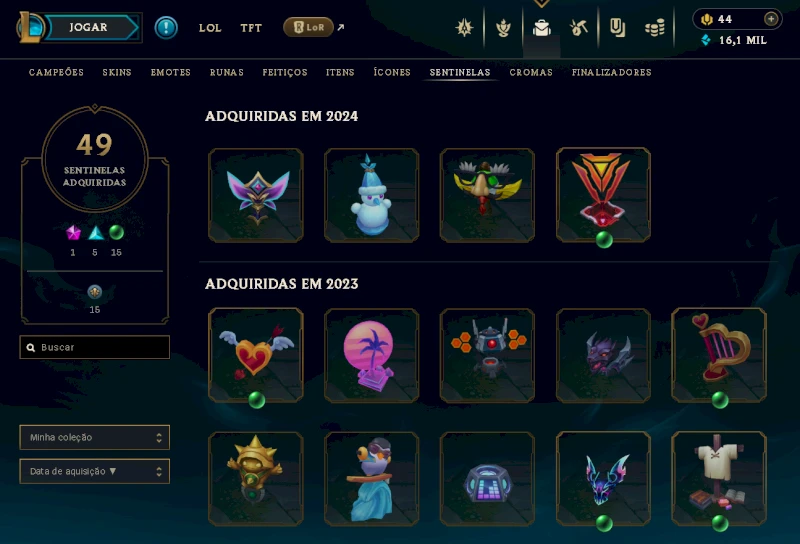Viewport: 800px width, 544px height.
Task: Open the Emotes tab
Action: [171, 73]
